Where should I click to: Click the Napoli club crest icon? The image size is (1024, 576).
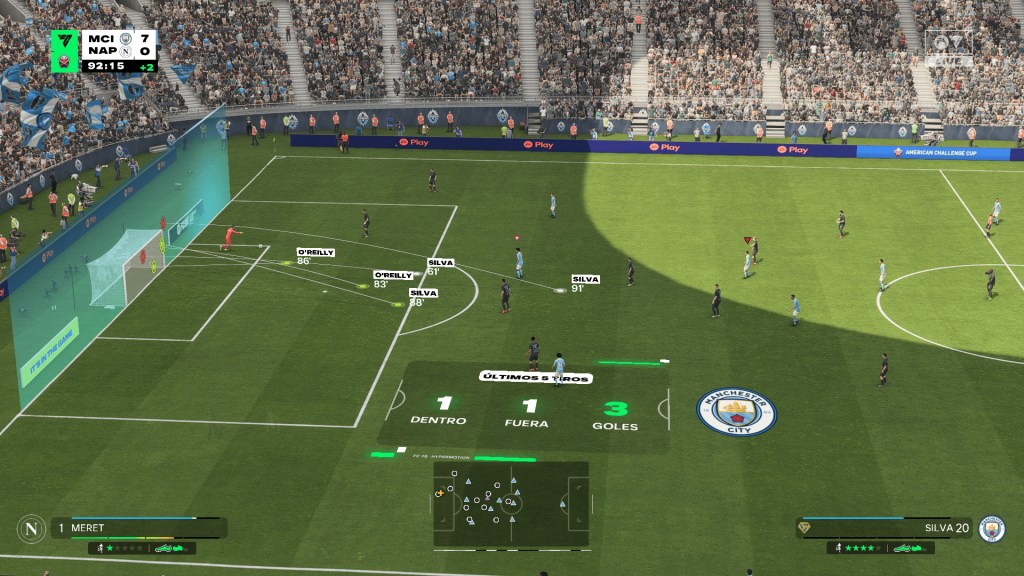pyautogui.click(x=31, y=528)
